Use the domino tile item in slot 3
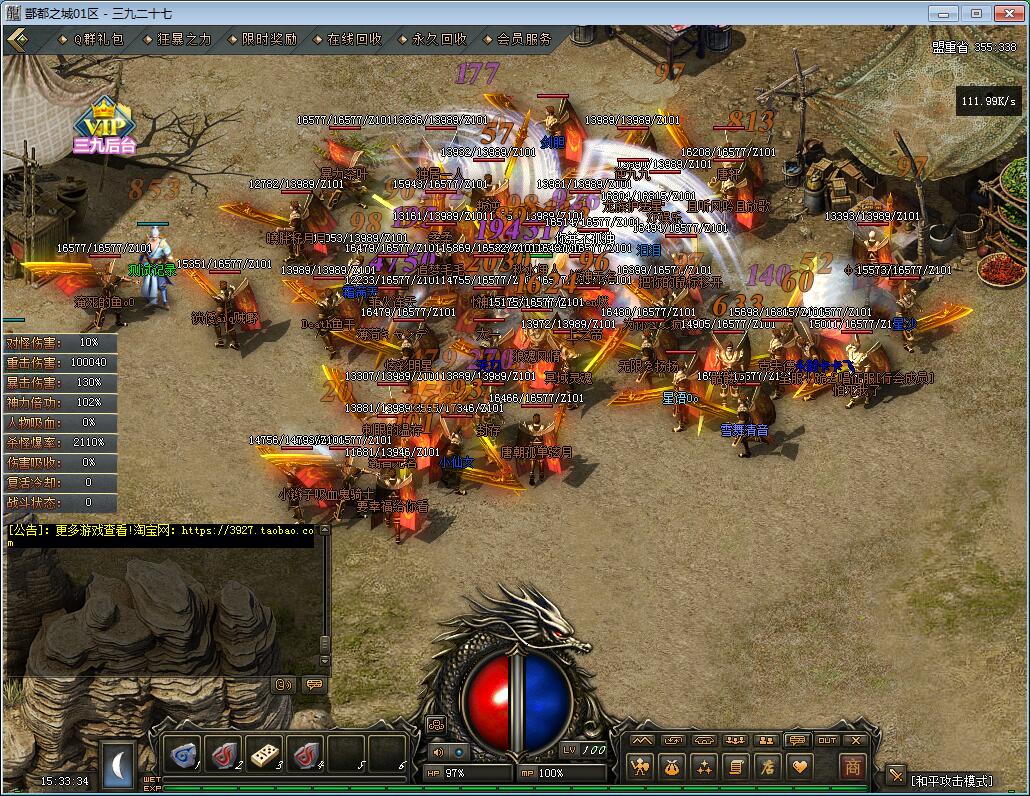This screenshot has height=796, width=1030. click(265, 754)
